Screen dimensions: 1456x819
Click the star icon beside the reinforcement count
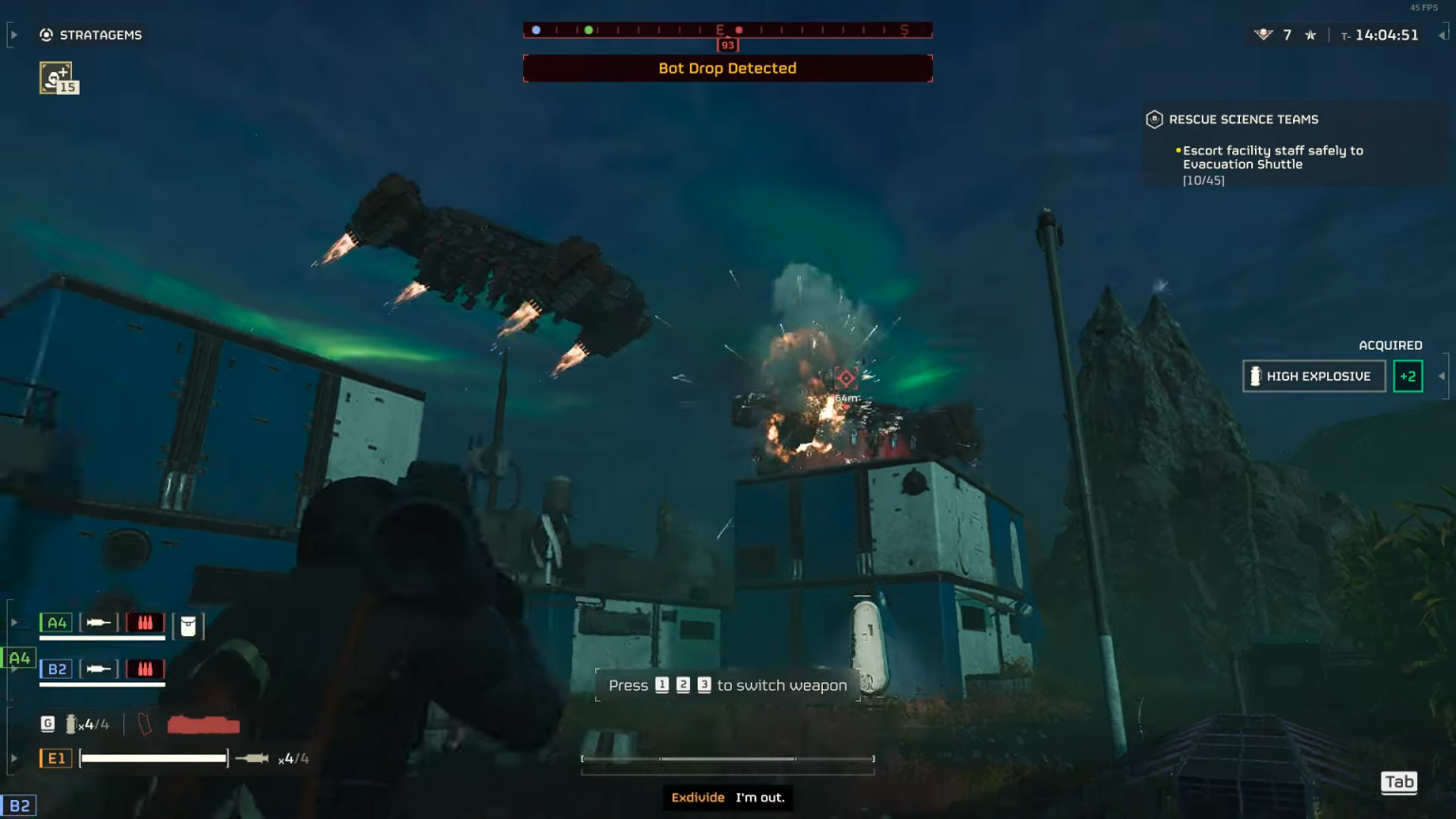(x=1309, y=34)
